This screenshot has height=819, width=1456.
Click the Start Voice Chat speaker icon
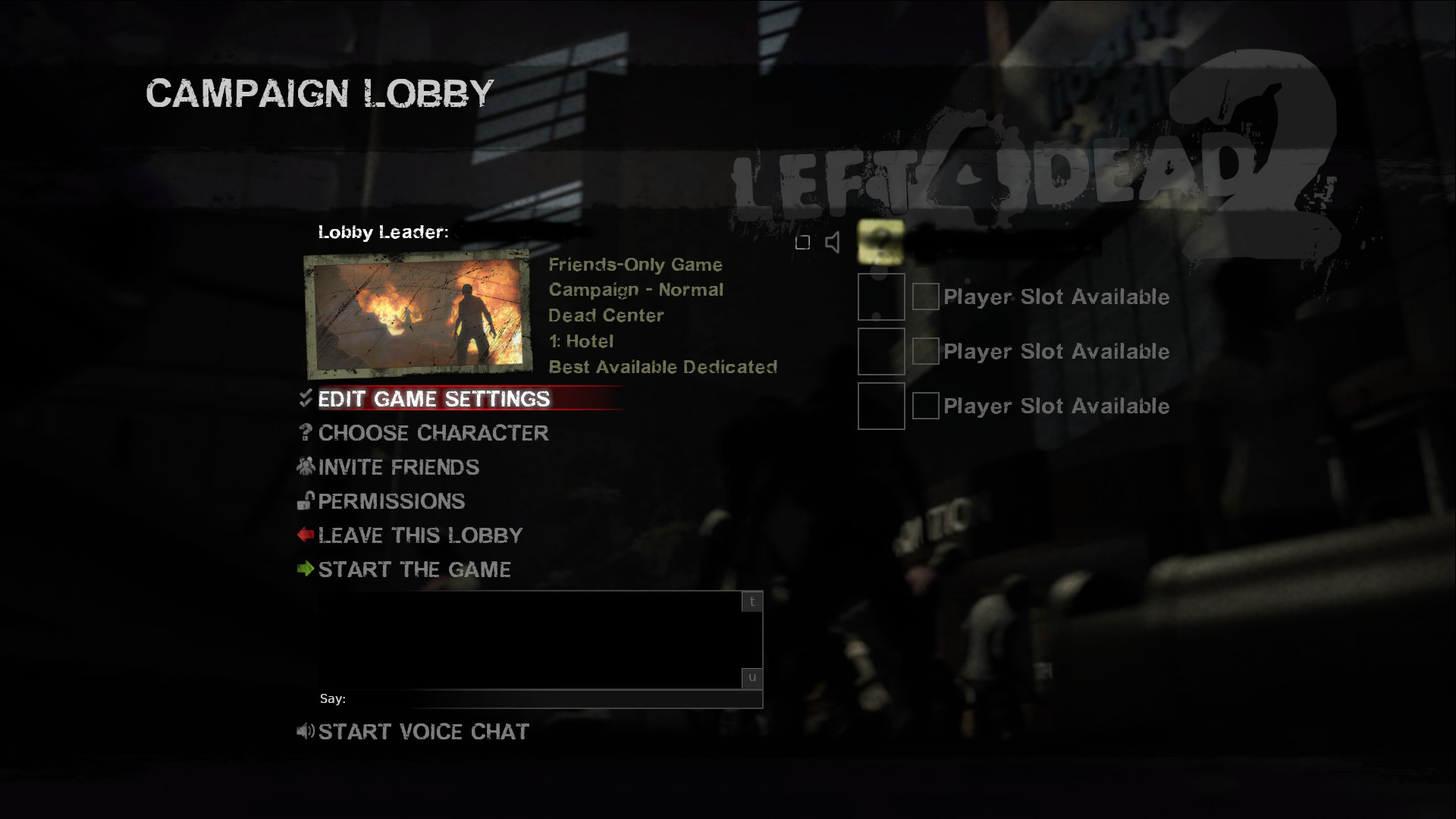306,731
